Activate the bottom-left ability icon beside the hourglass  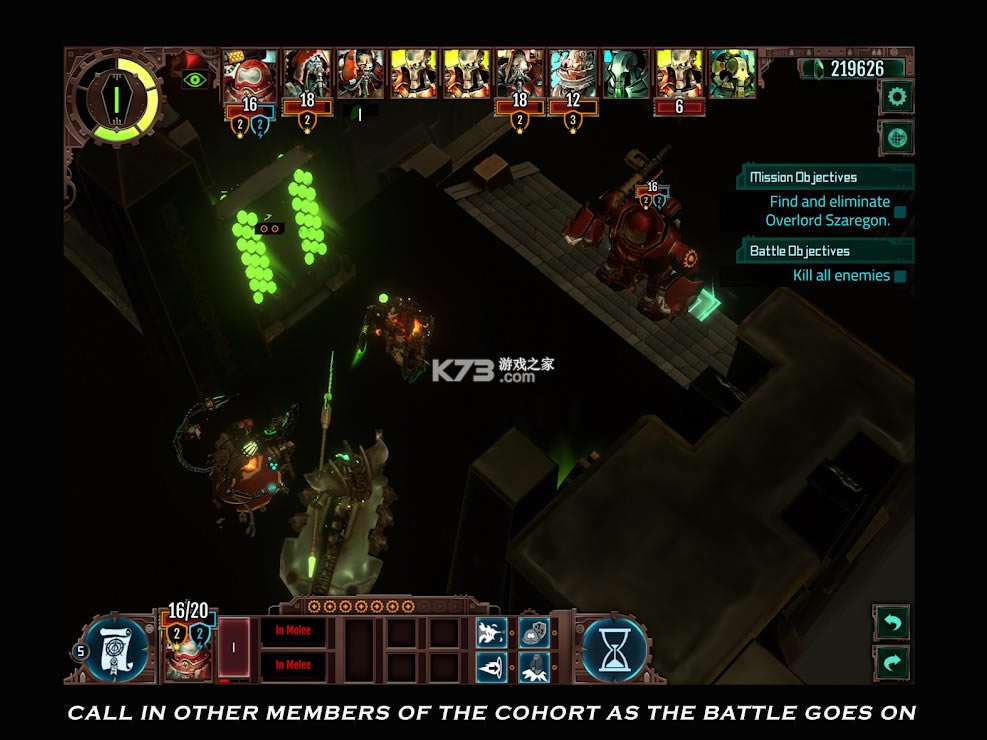pos(490,665)
